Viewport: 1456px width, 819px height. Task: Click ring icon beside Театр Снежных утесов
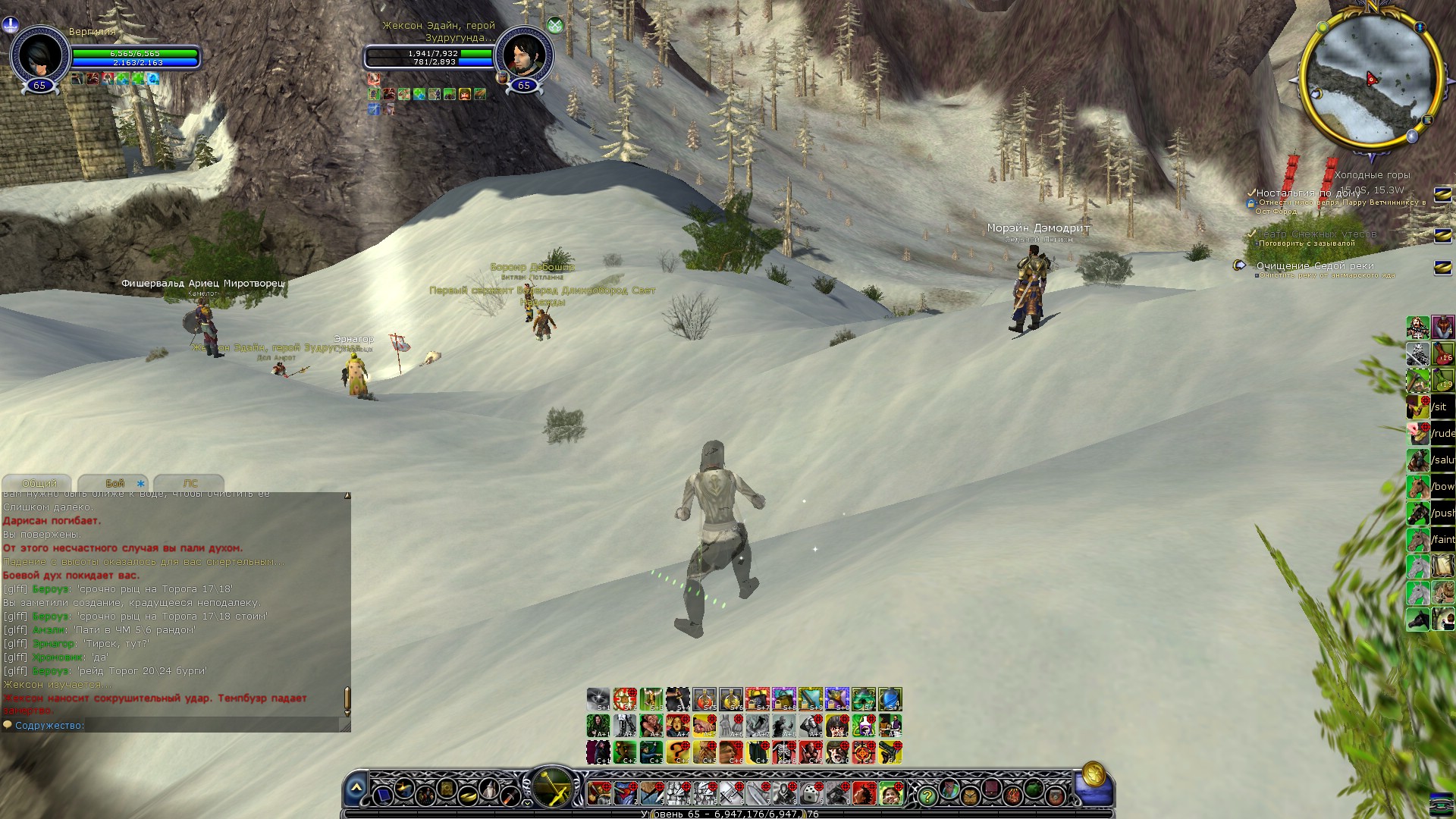coord(1442,235)
